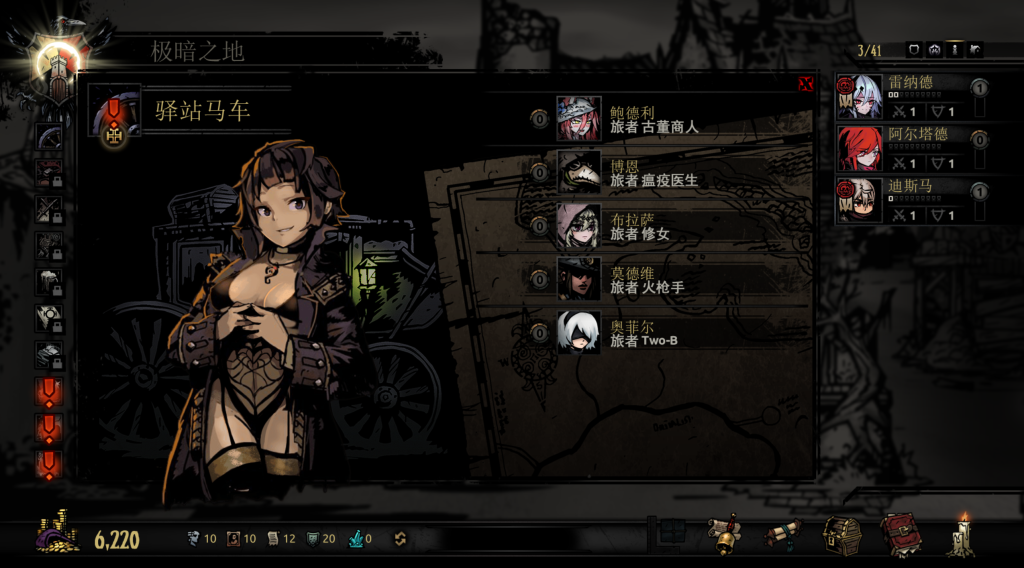
Task: Open the treasure chest inventory
Action: point(842,536)
